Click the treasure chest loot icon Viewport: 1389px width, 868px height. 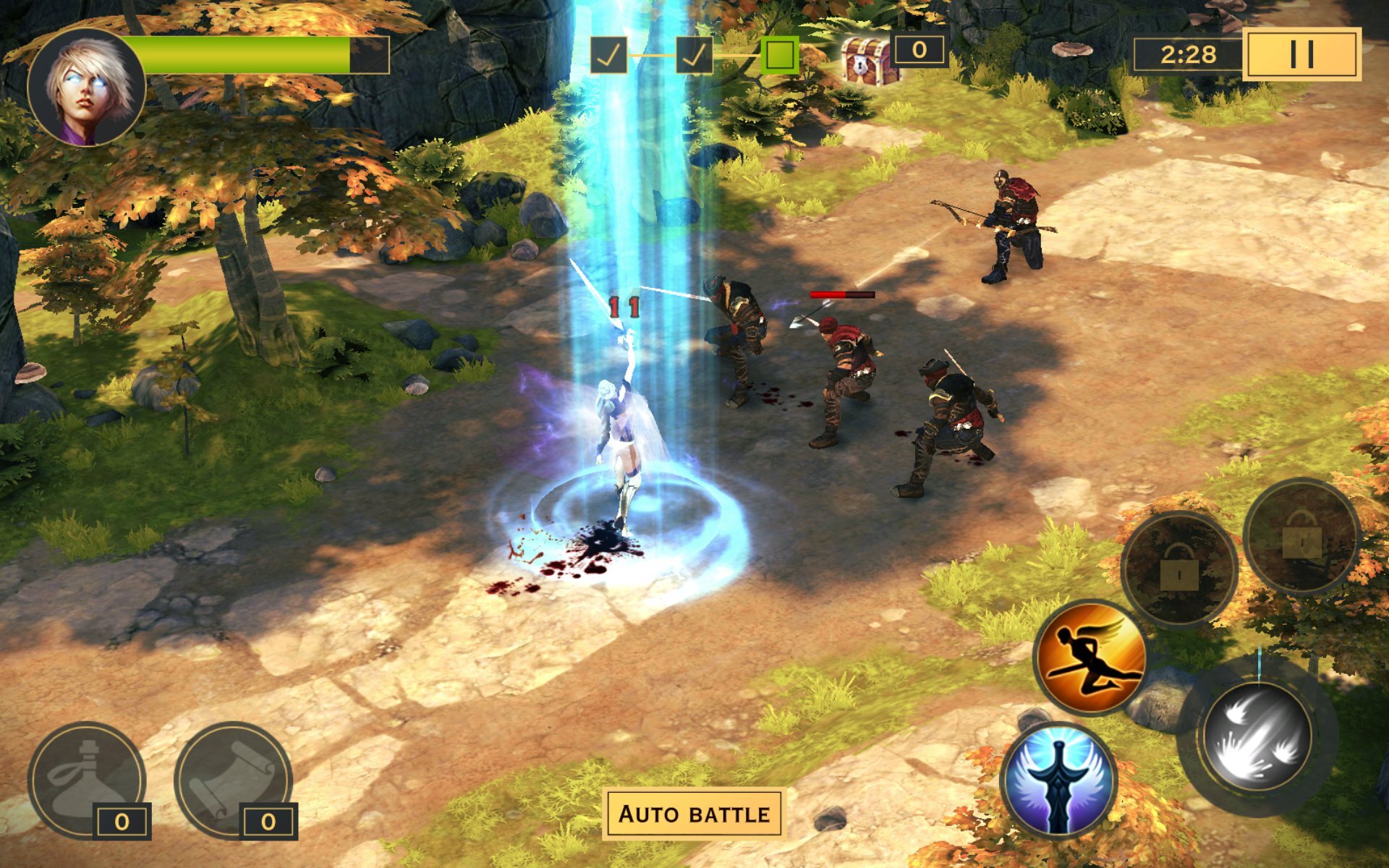tap(866, 59)
